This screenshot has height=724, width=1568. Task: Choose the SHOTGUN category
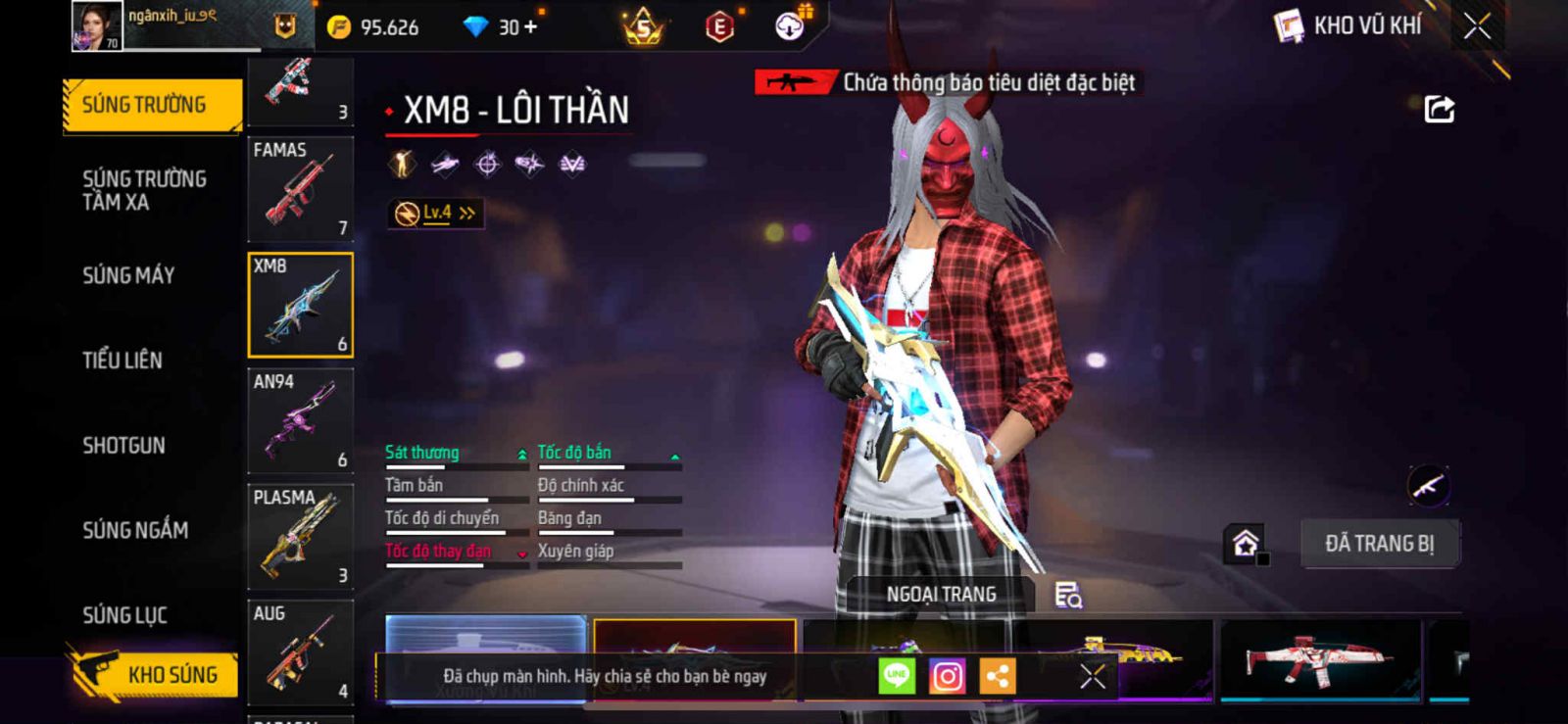(x=123, y=446)
